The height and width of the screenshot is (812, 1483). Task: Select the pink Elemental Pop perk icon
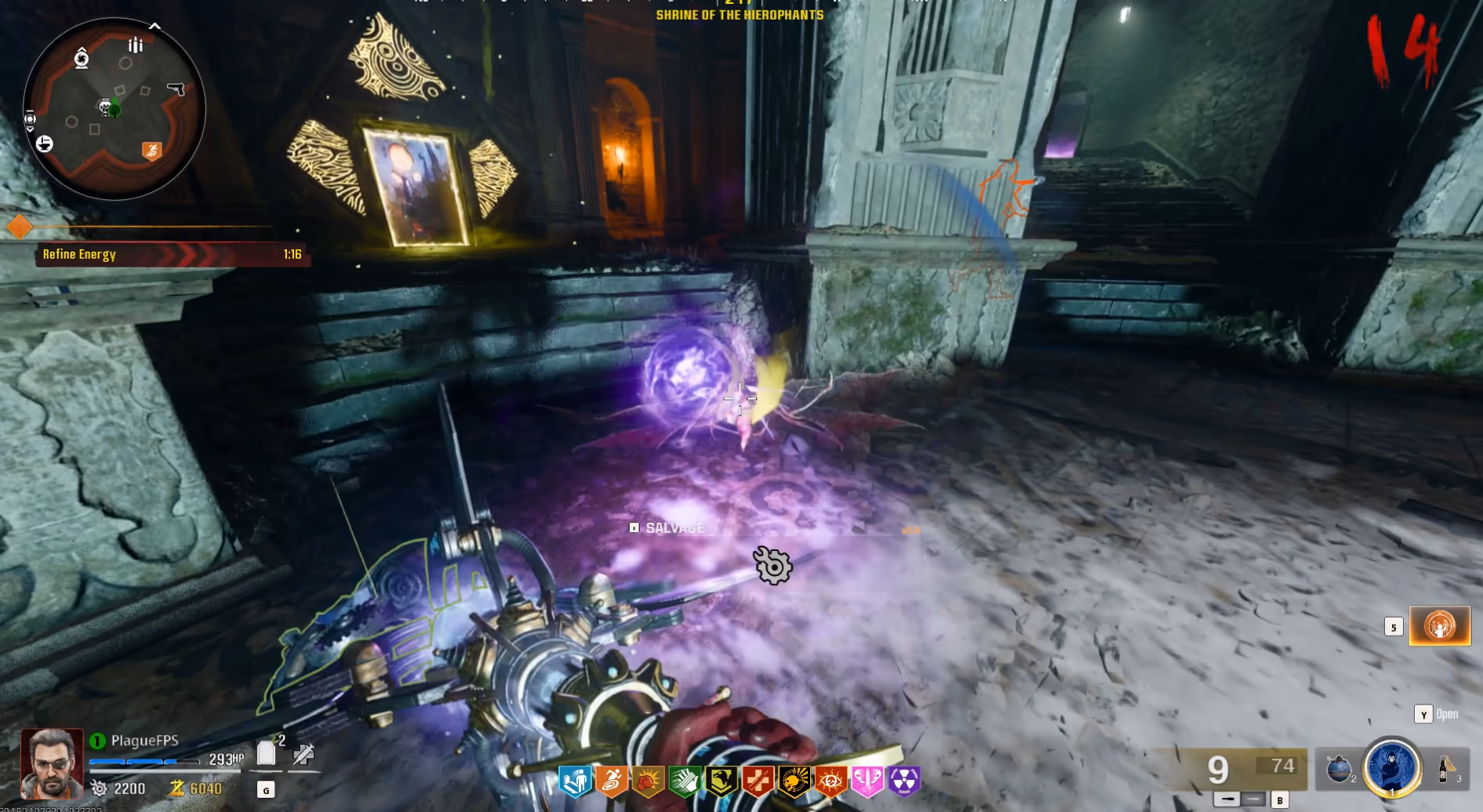coord(867,781)
